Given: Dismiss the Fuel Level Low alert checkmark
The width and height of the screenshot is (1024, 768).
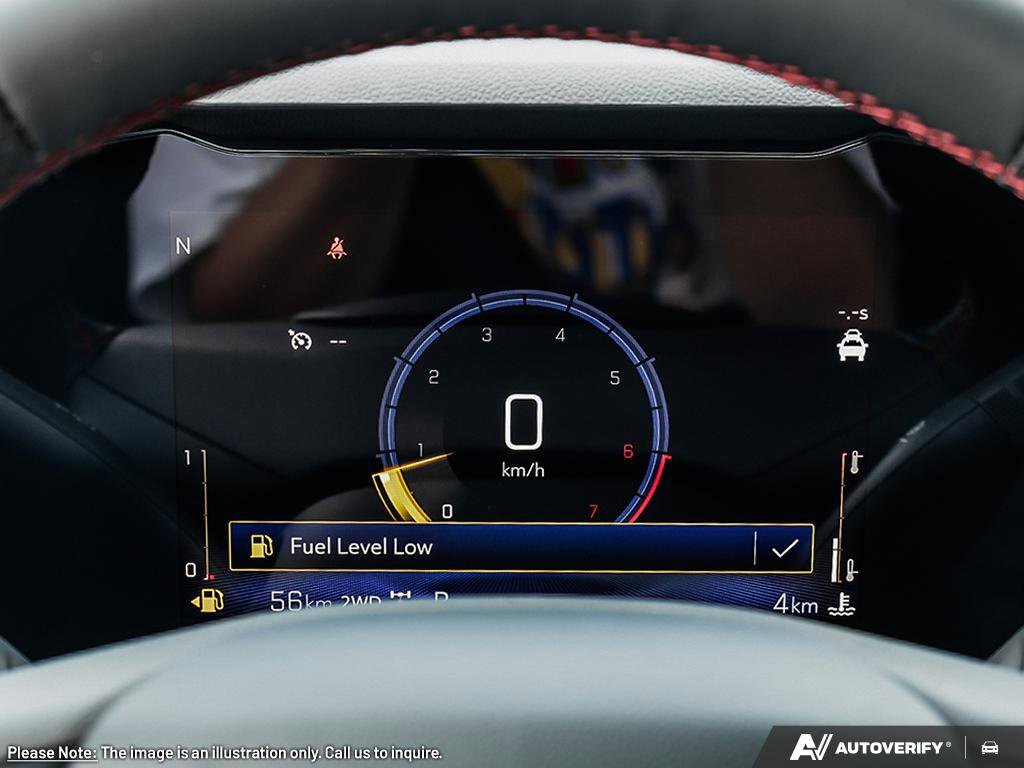Looking at the screenshot, I should click(x=784, y=547).
